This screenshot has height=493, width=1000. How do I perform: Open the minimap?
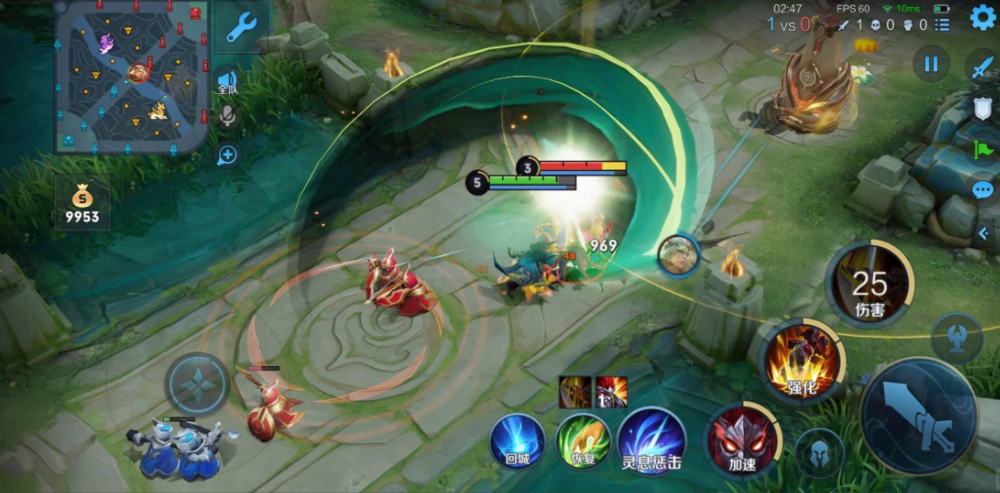[x=131, y=76]
